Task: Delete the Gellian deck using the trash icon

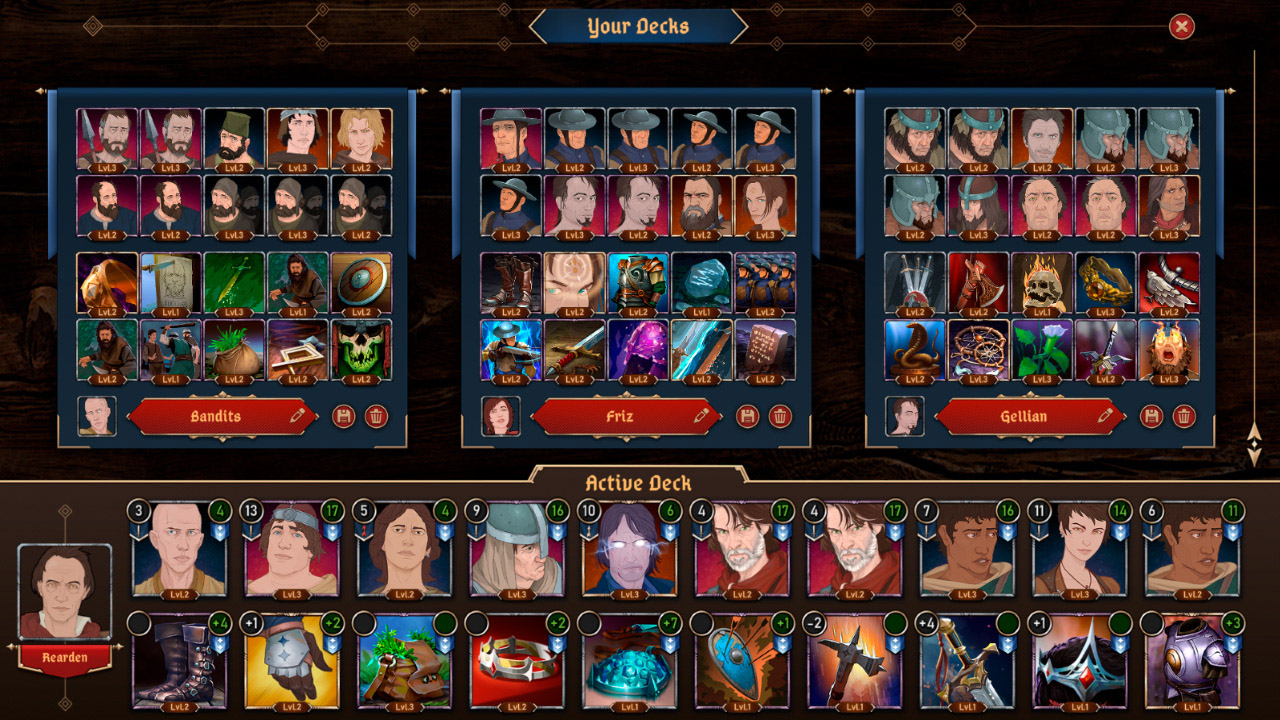Action: [1183, 416]
